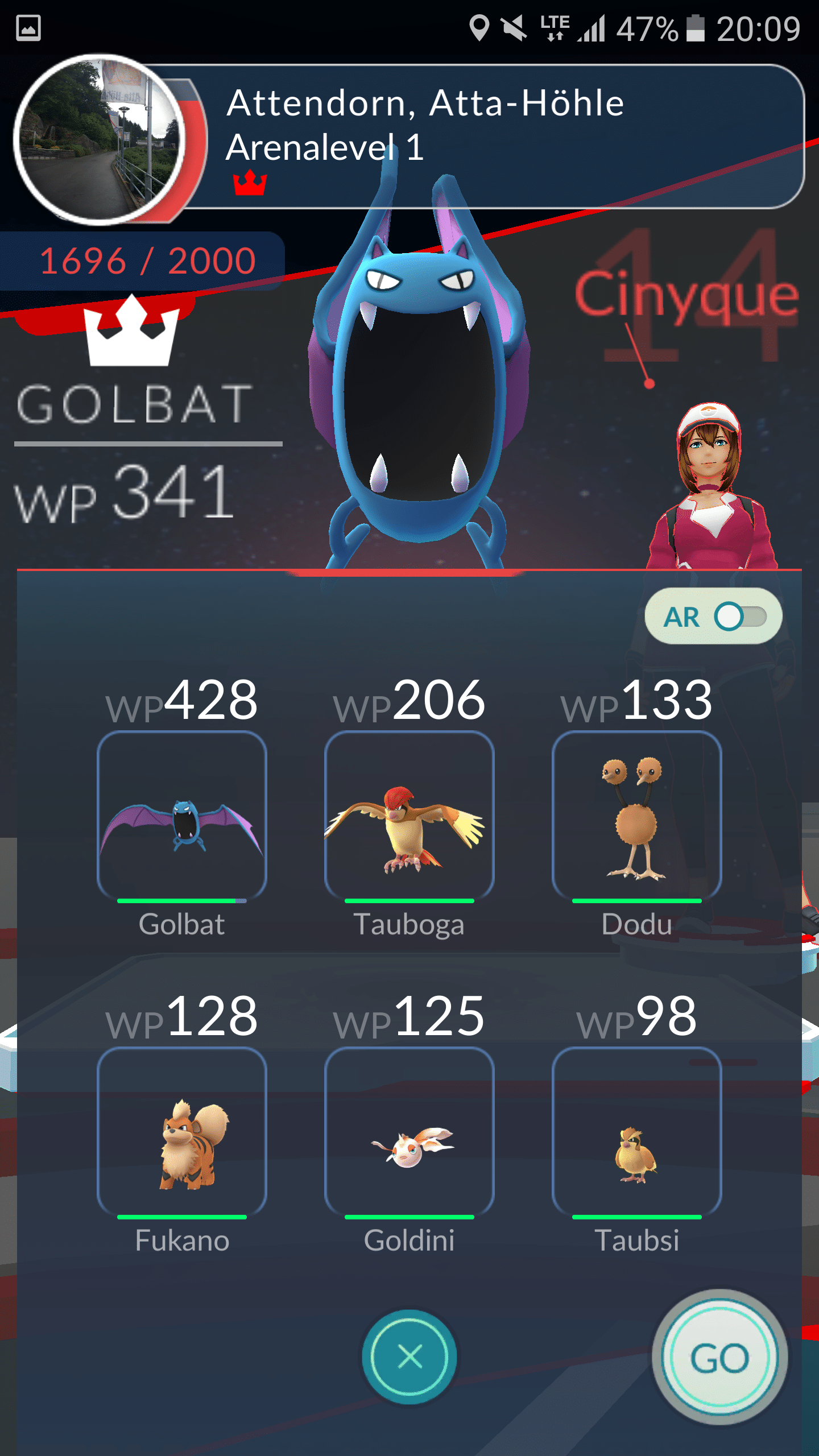Pick the Taubsi team slot

point(637,1132)
